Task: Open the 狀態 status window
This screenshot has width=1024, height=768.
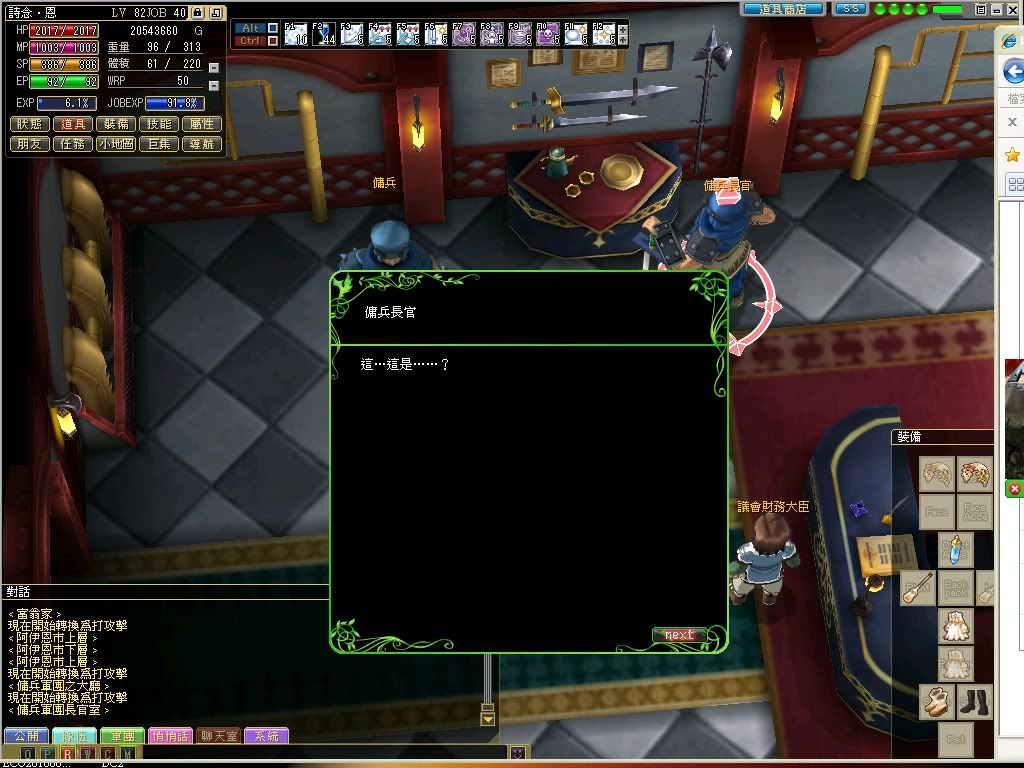Action: pos(30,124)
